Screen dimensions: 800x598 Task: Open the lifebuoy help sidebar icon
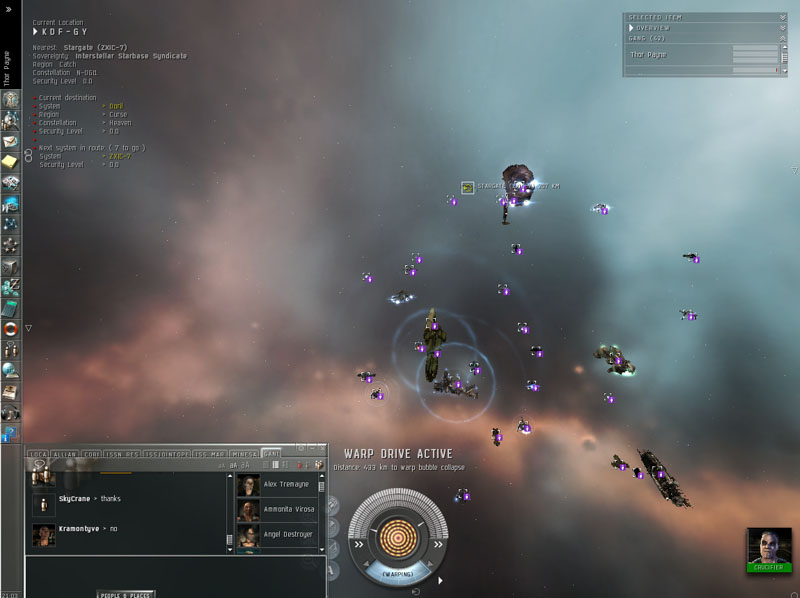point(10,329)
